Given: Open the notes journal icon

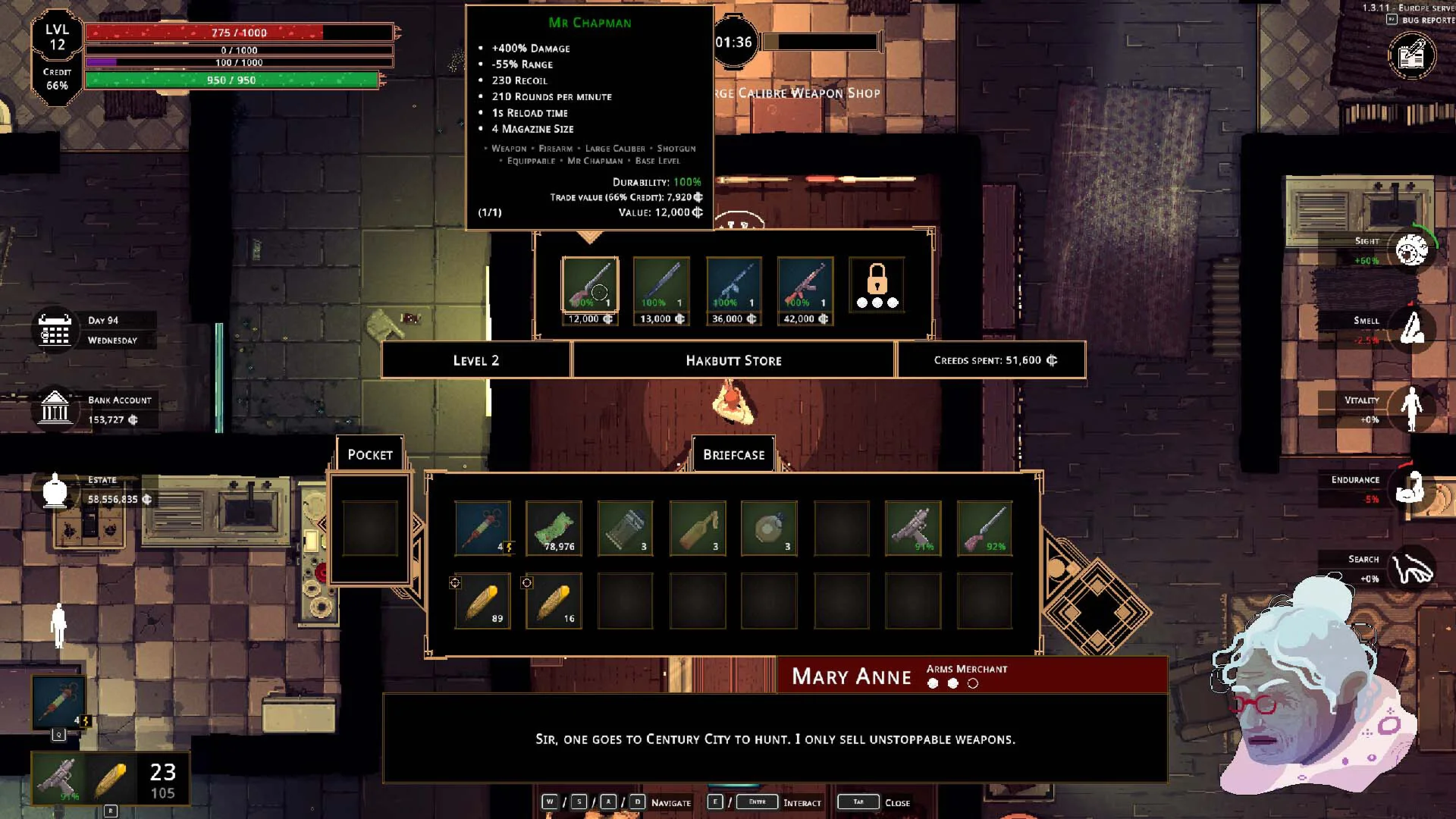Looking at the screenshot, I should pyautogui.click(x=1411, y=55).
